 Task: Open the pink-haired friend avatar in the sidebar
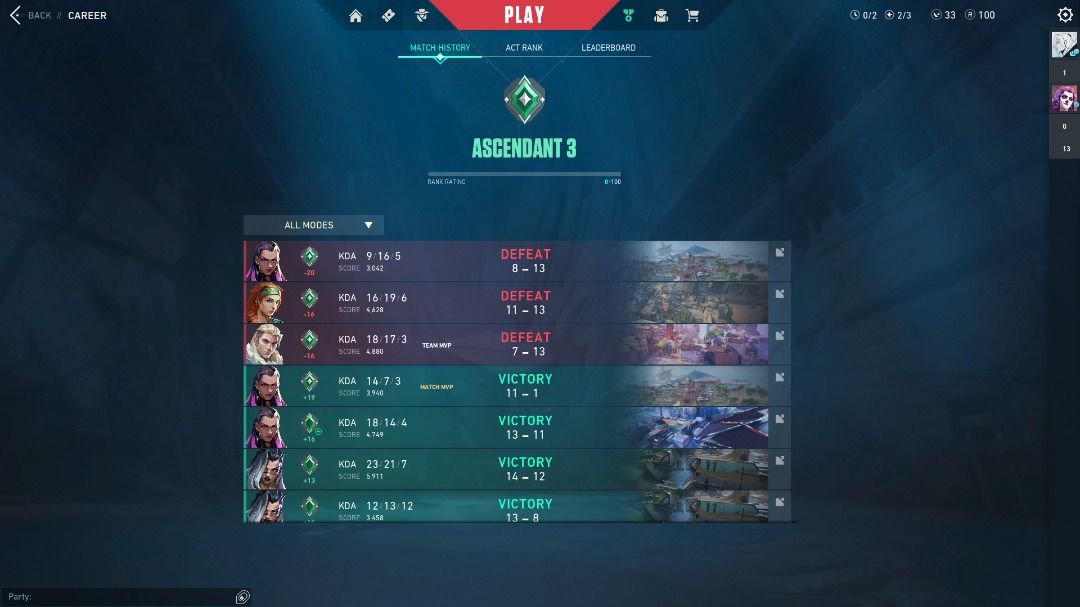pos(1064,99)
